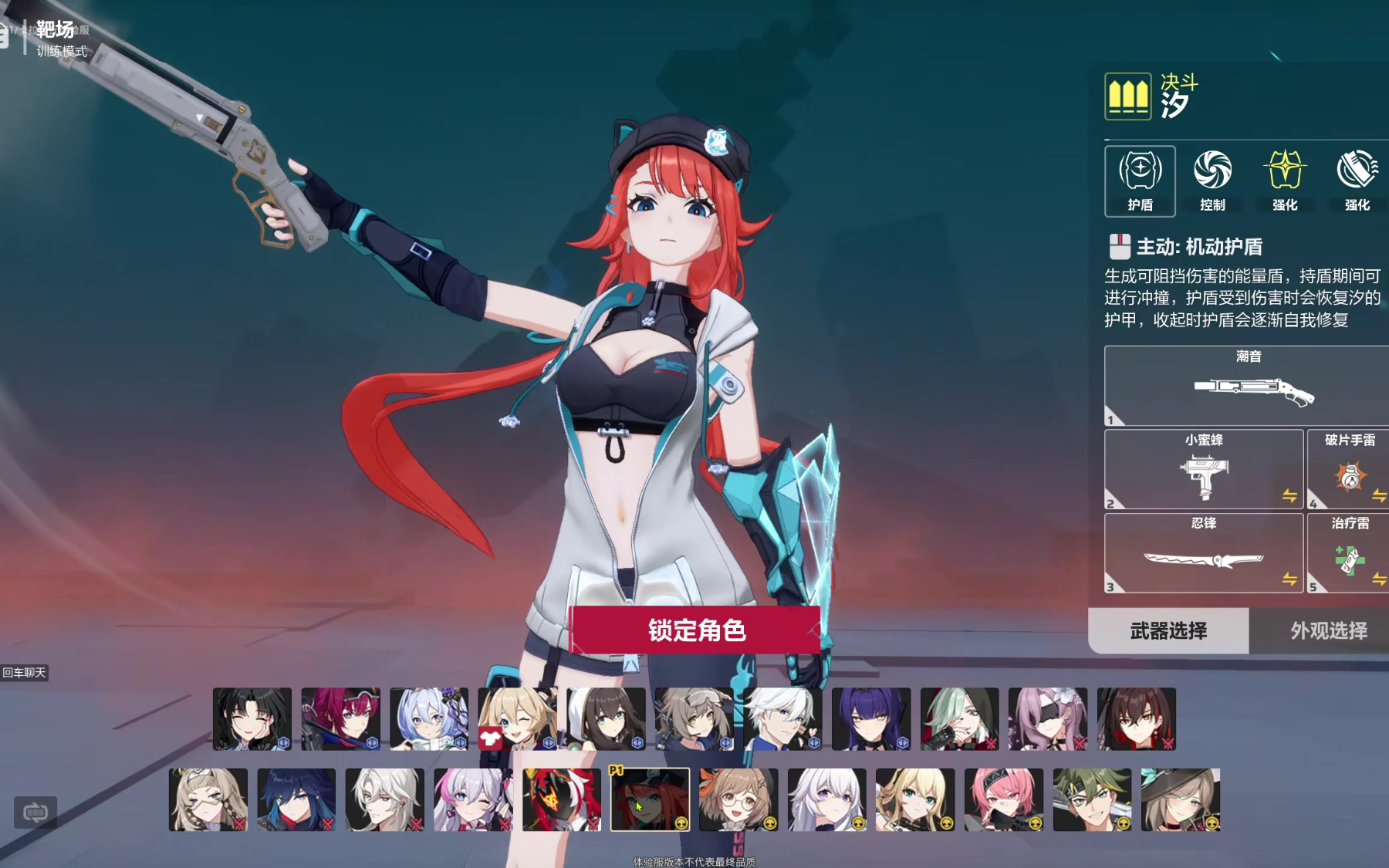This screenshot has width=1389, height=868.
Task: Choose the 潮音 shotgun primary weapon slot
Action: pos(1247,386)
